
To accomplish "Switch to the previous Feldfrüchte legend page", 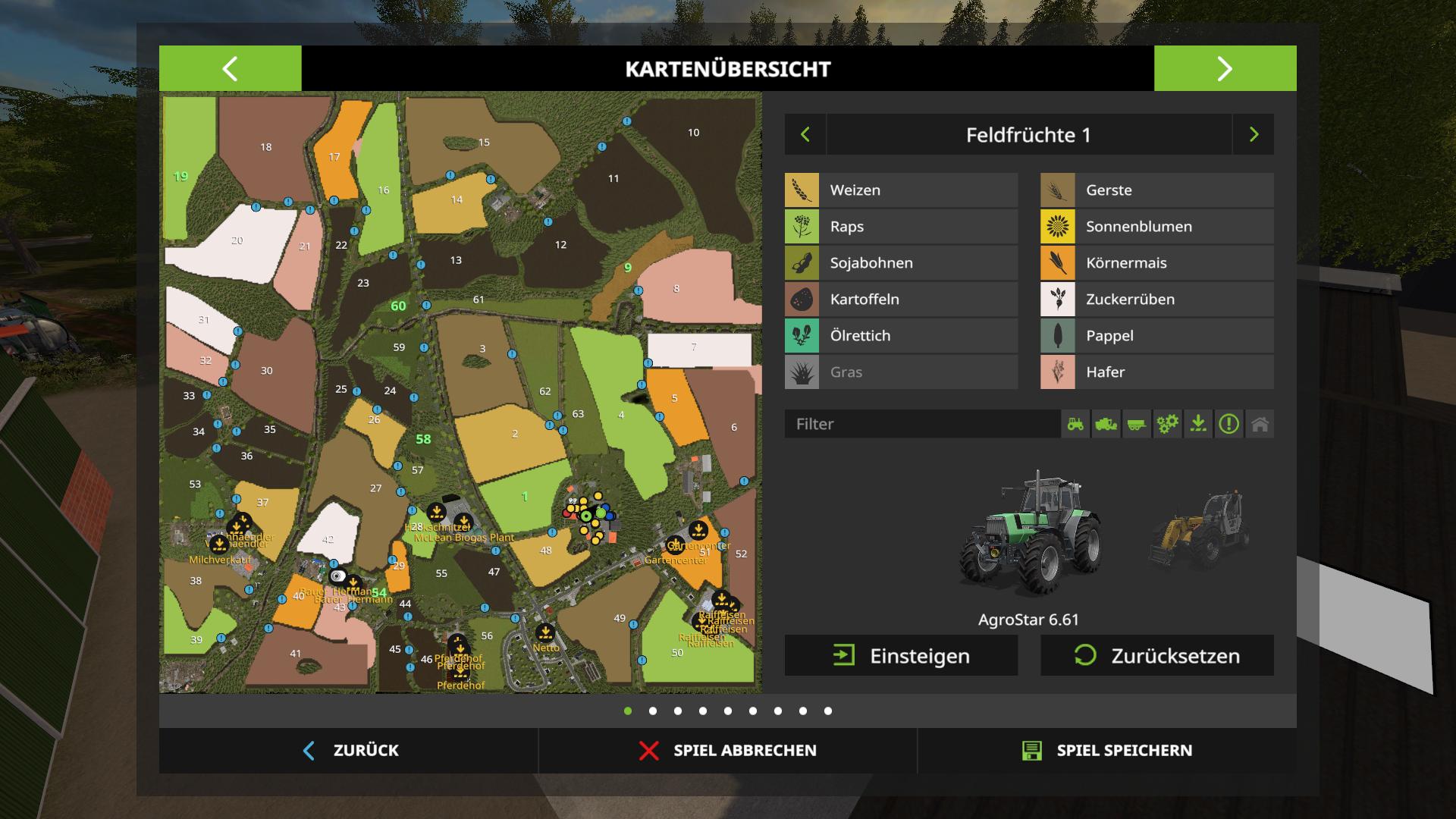I will (x=805, y=135).
